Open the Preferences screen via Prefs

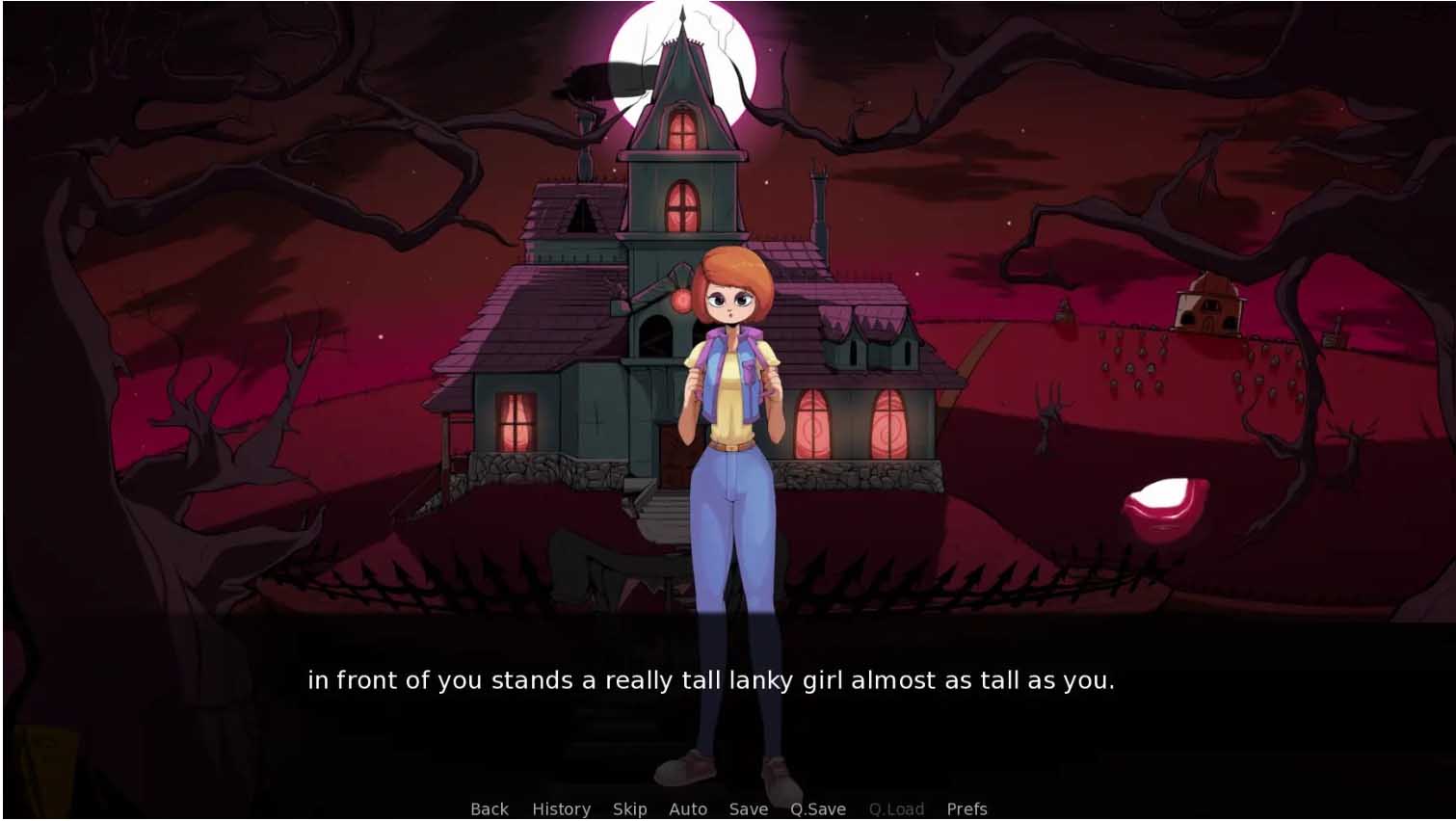point(967,808)
